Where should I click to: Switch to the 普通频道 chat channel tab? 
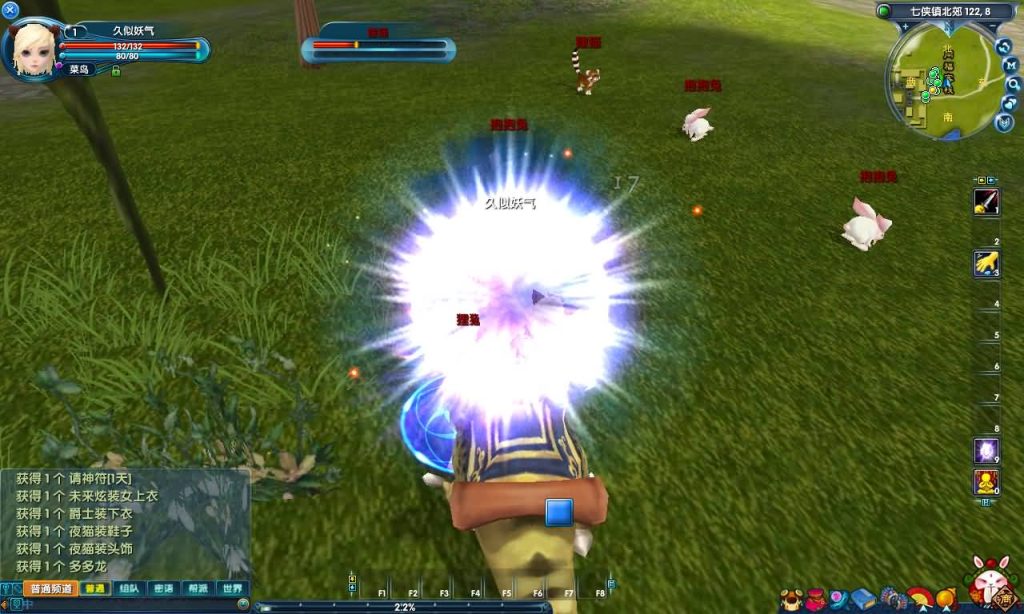[x=50, y=589]
